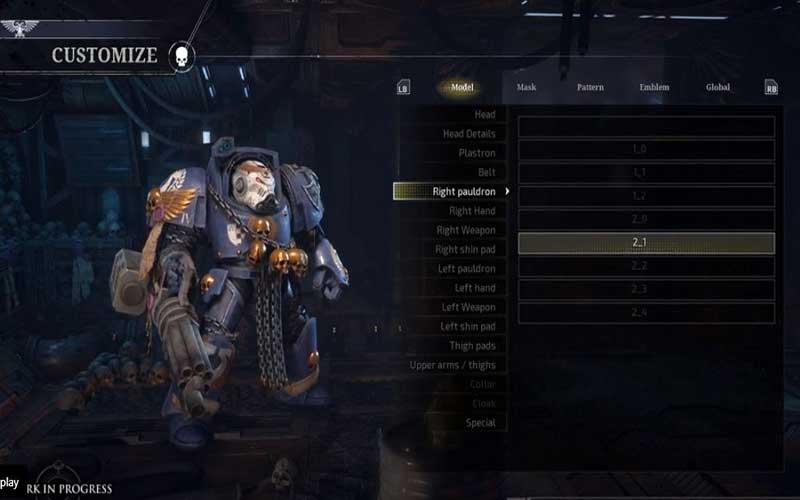Open the Head Details category
Viewport: 800px width, 500px height.
(469, 134)
